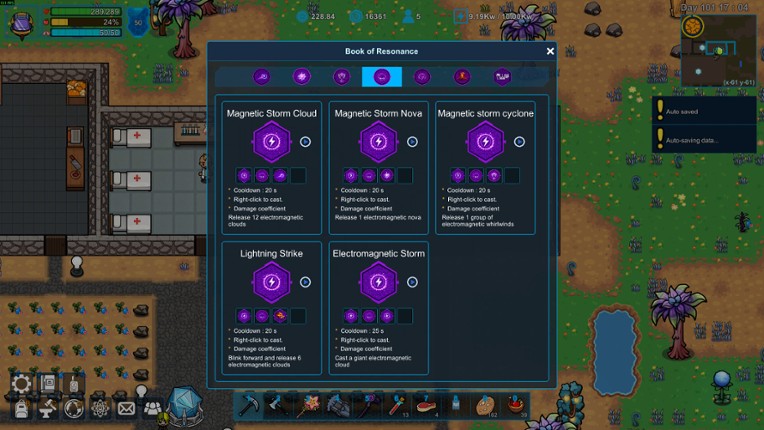This screenshot has height=430, width=764.
Task: Open the atom research icon
Action: click(x=100, y=408)
